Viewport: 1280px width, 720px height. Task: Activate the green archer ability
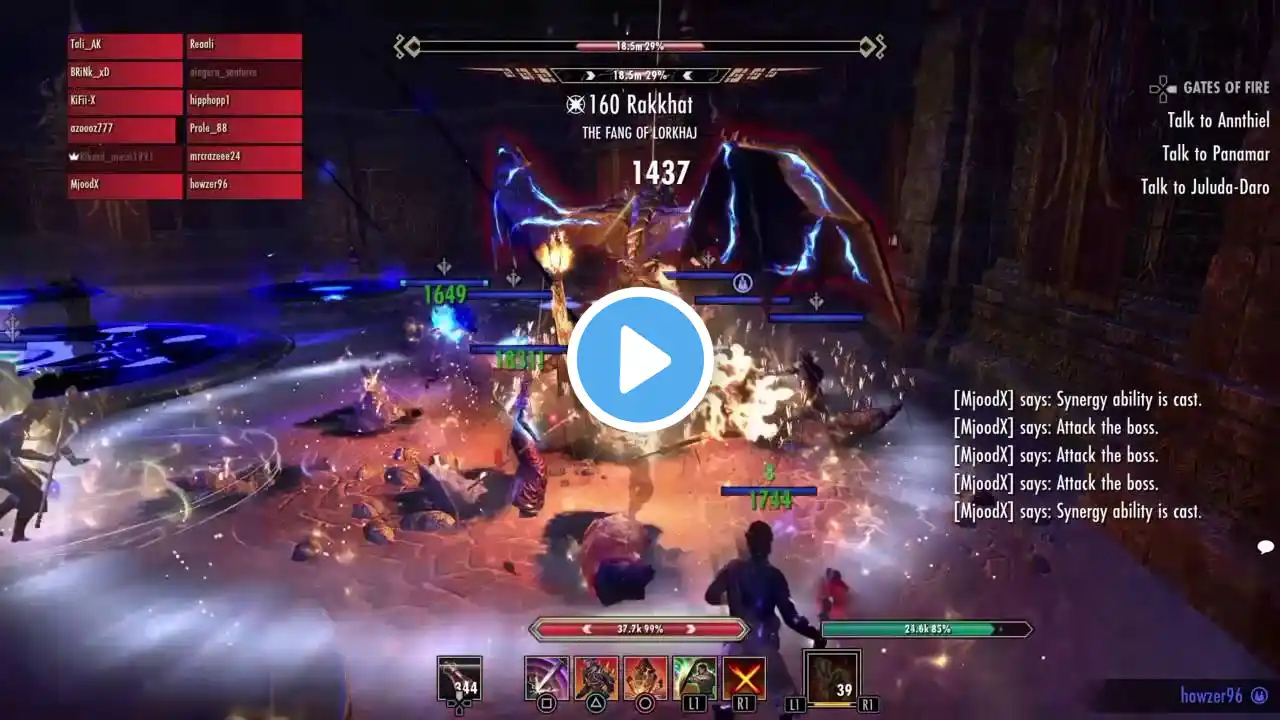(695, 678)
